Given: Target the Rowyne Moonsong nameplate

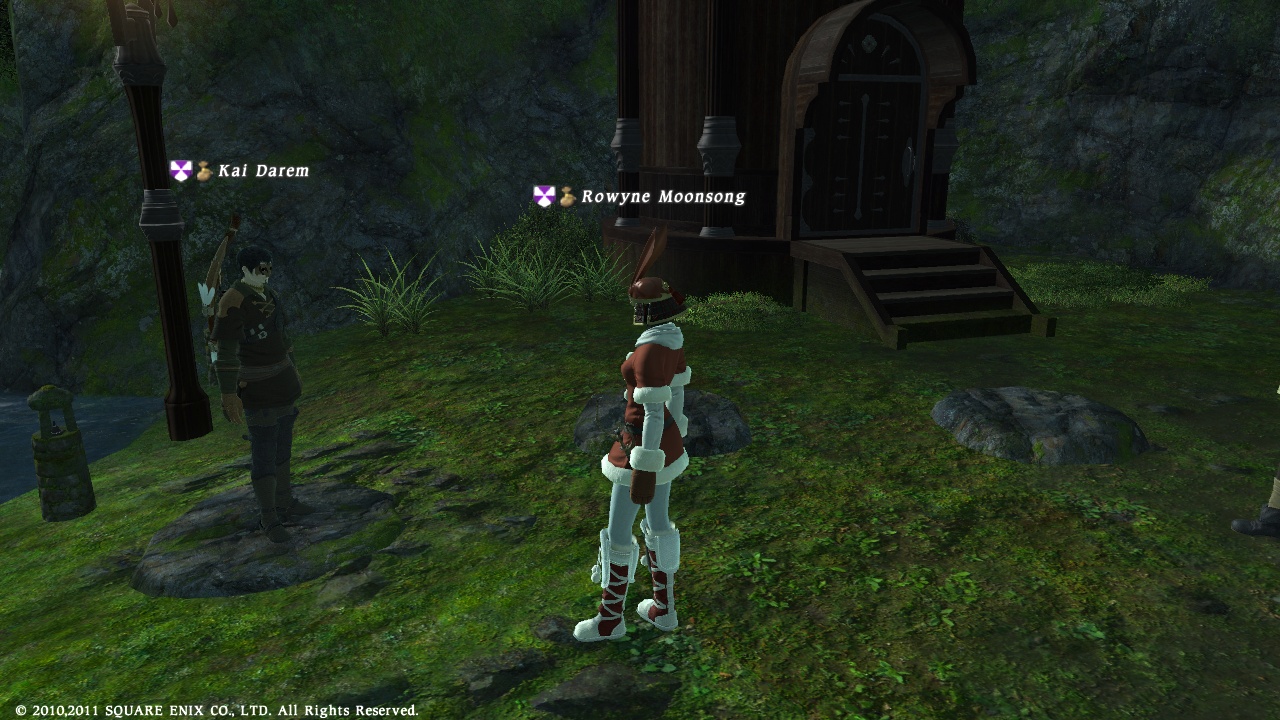Looking at the screenshot, I should 662,197.
